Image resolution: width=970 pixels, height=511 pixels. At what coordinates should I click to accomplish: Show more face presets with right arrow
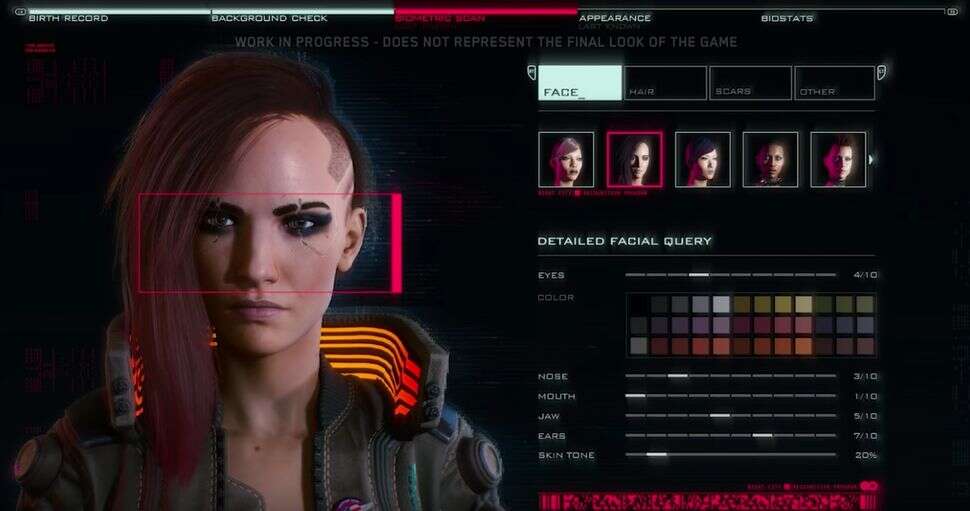click(x=872, y=159)
